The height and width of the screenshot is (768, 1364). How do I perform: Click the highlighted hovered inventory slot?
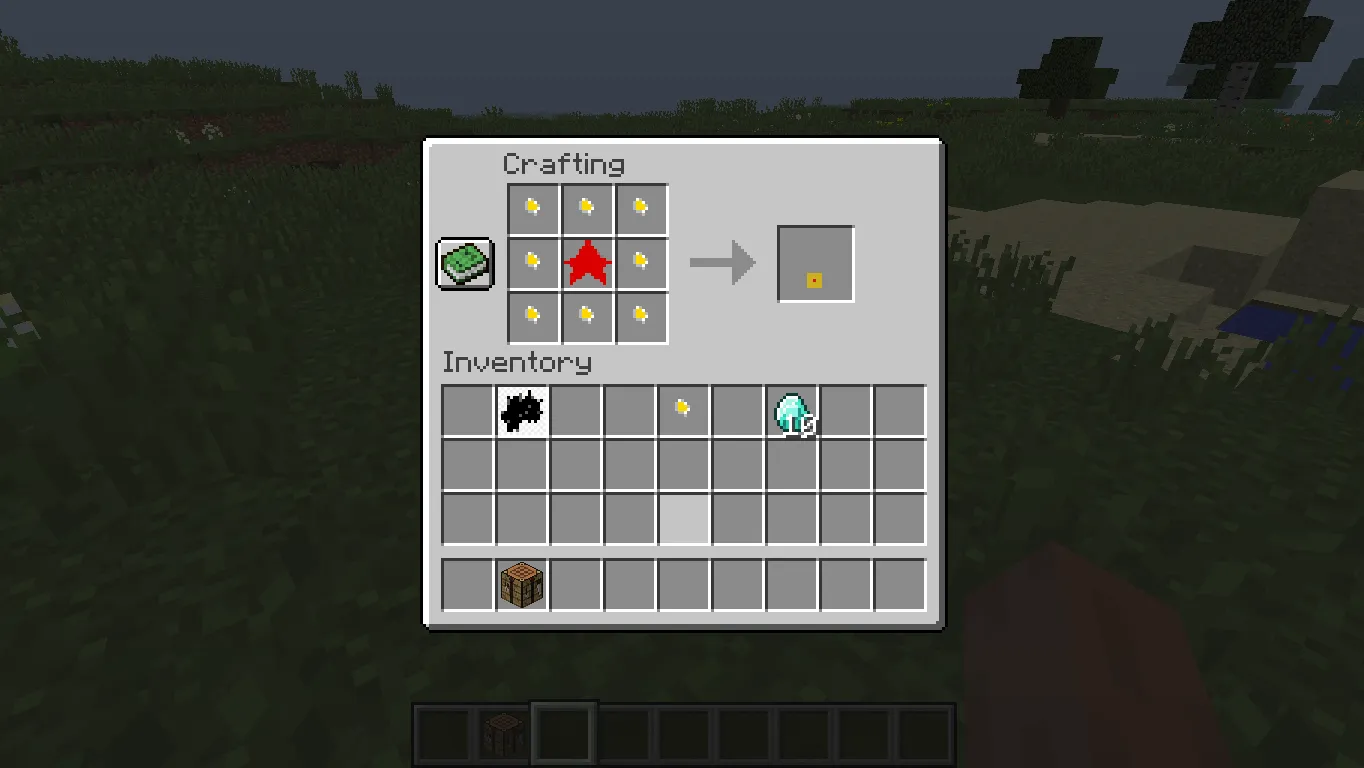(683, 518)
